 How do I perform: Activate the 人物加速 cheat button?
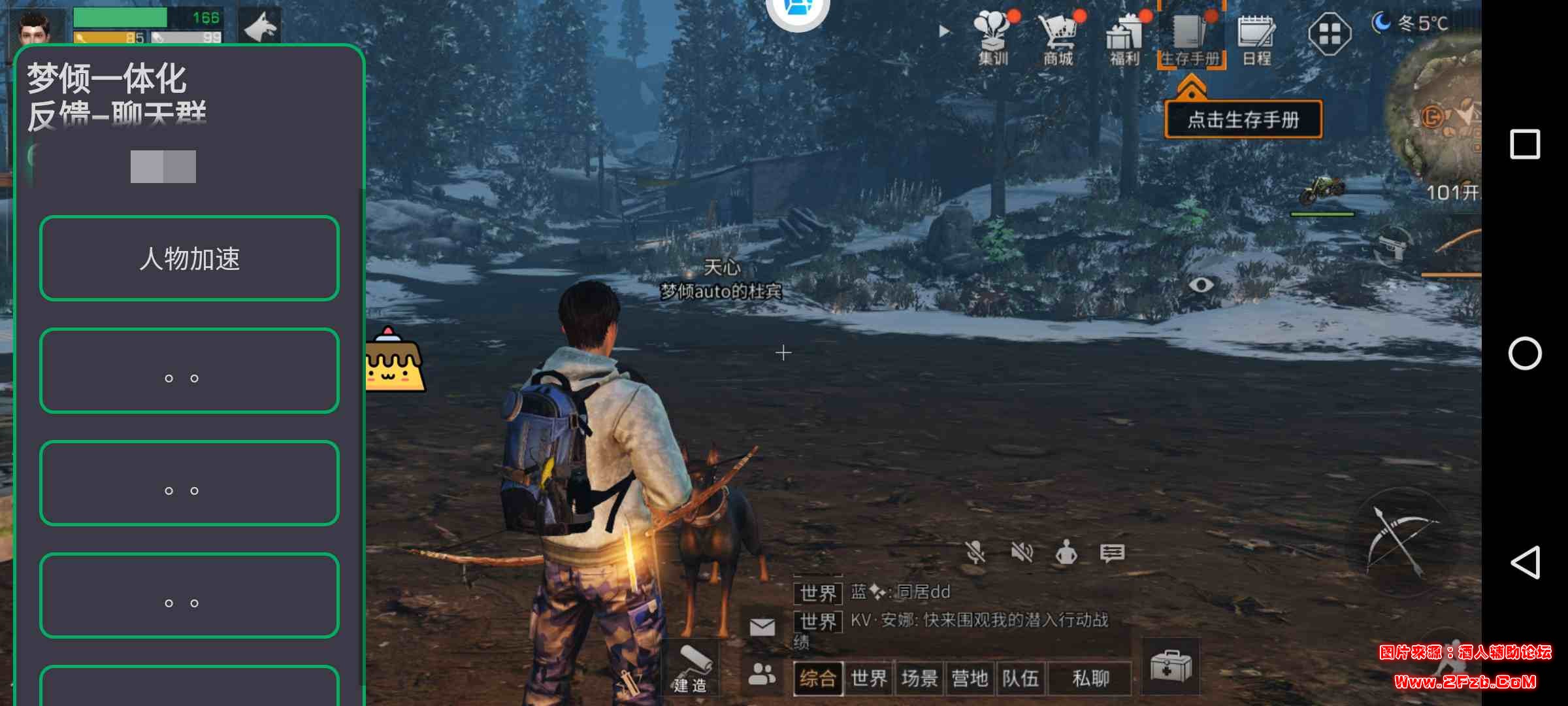189,258
